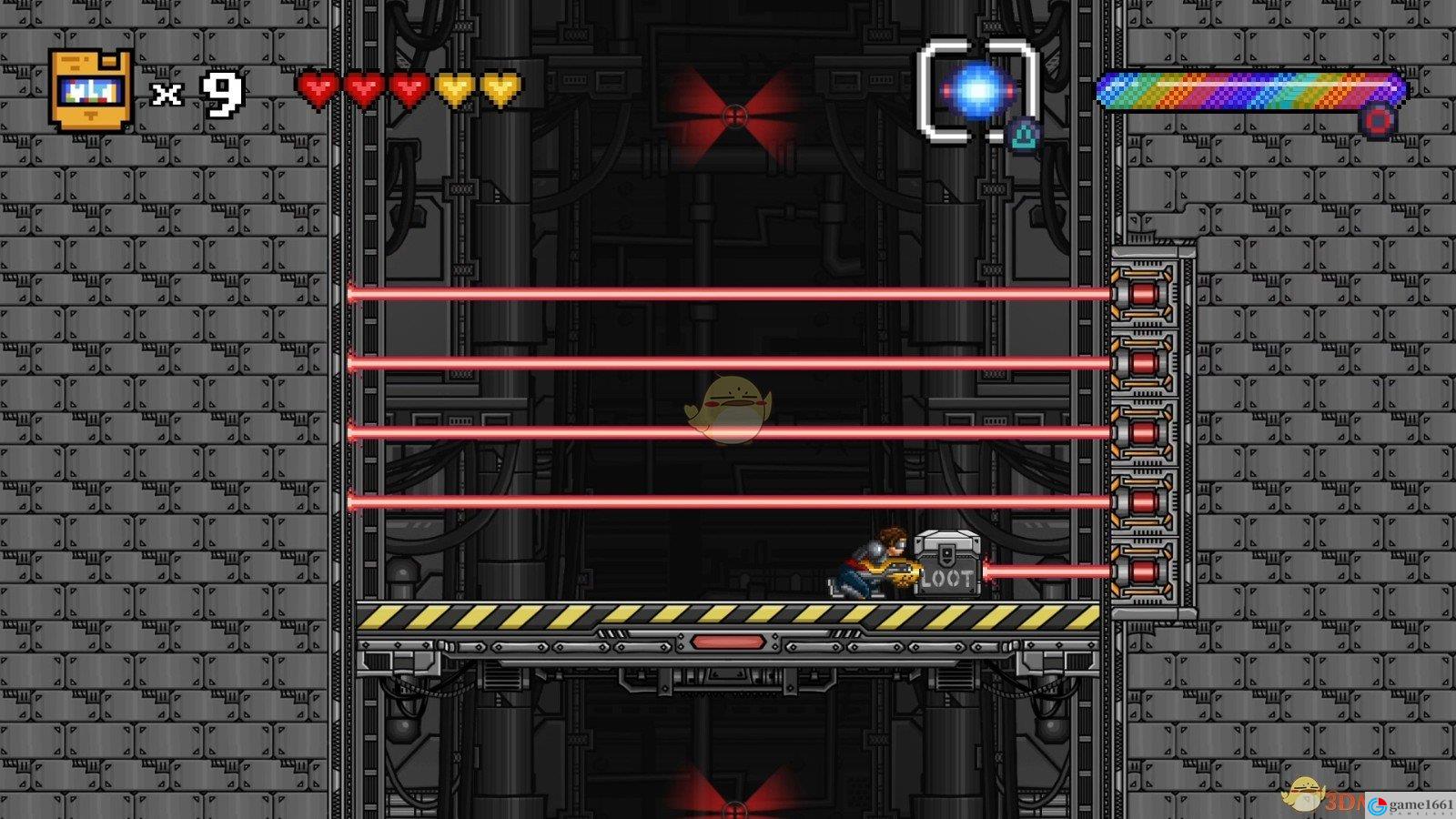Image resolution: width=1456 pixels, height=819 pixels.
Task: Select the blue orb weapon slot
Action: pos(978,91)
